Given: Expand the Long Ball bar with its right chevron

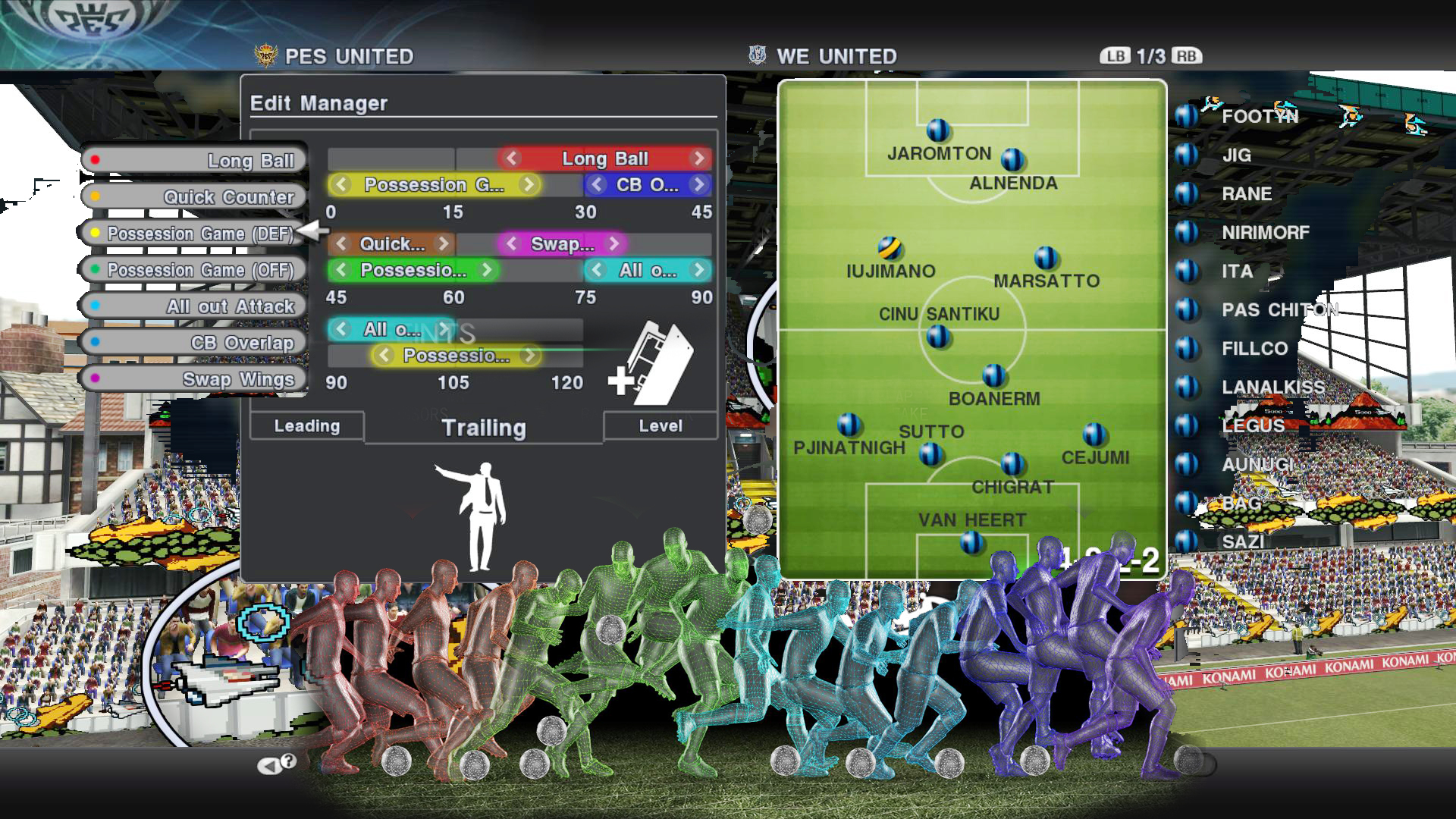Looking at the screenshot, I should [699, 159].
